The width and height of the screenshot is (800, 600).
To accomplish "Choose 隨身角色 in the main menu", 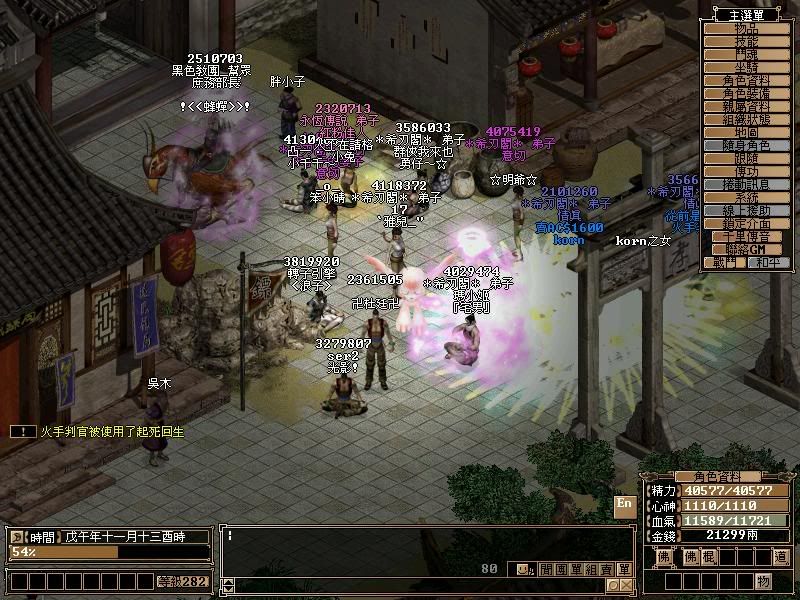I will 746,146.
